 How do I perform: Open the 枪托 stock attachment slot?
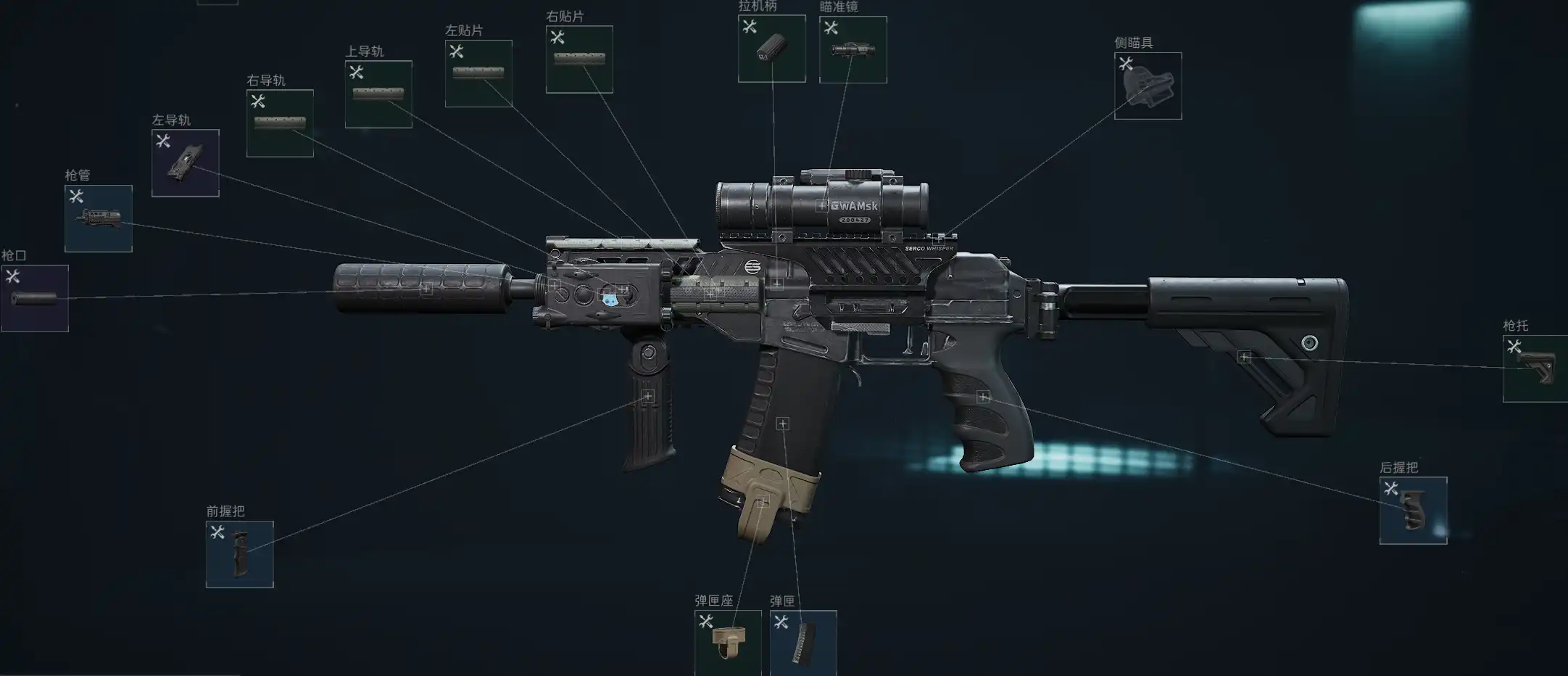1535,368
